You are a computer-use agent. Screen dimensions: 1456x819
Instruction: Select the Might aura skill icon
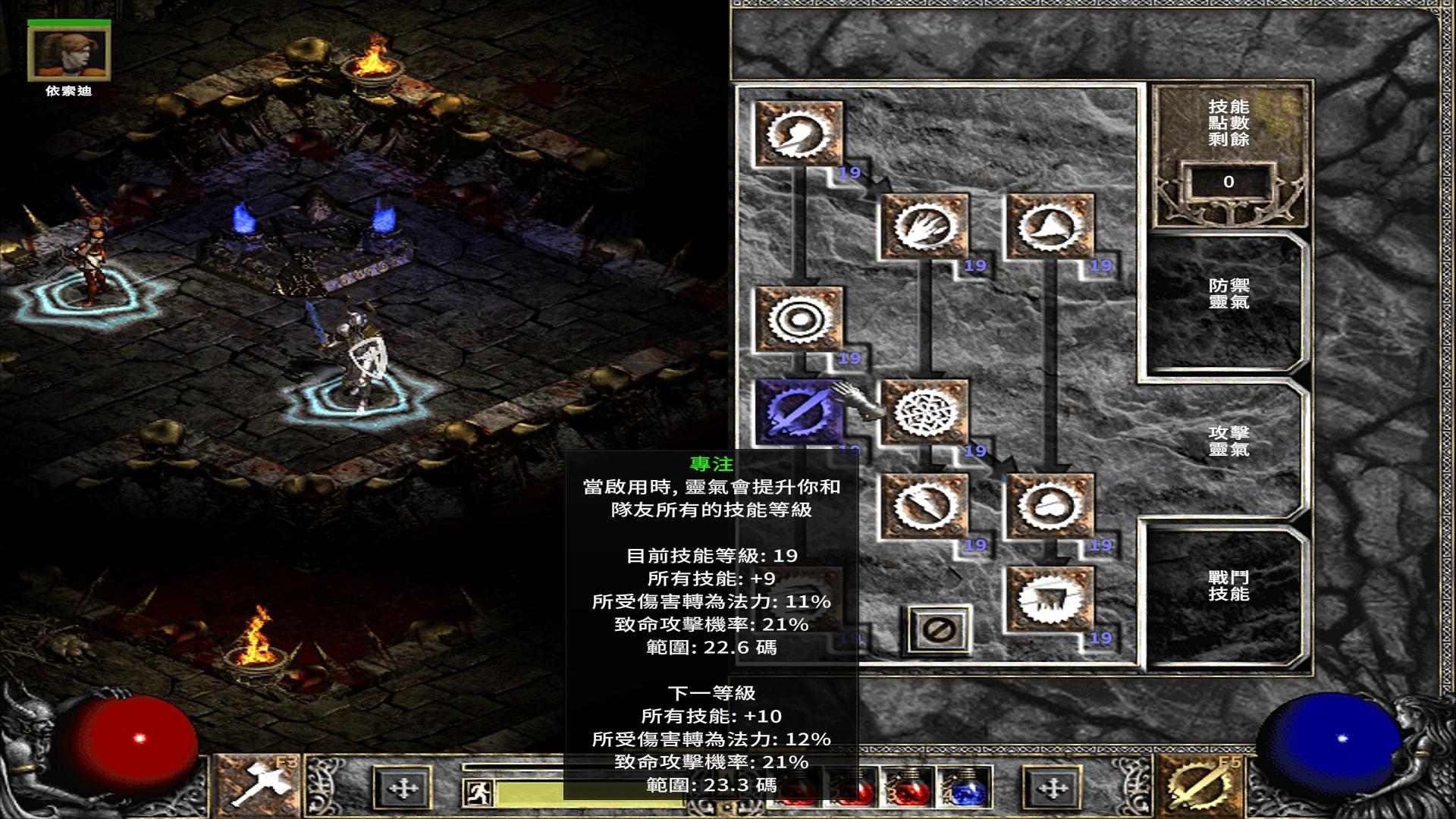pyautogui.click(x=796, y=136)
